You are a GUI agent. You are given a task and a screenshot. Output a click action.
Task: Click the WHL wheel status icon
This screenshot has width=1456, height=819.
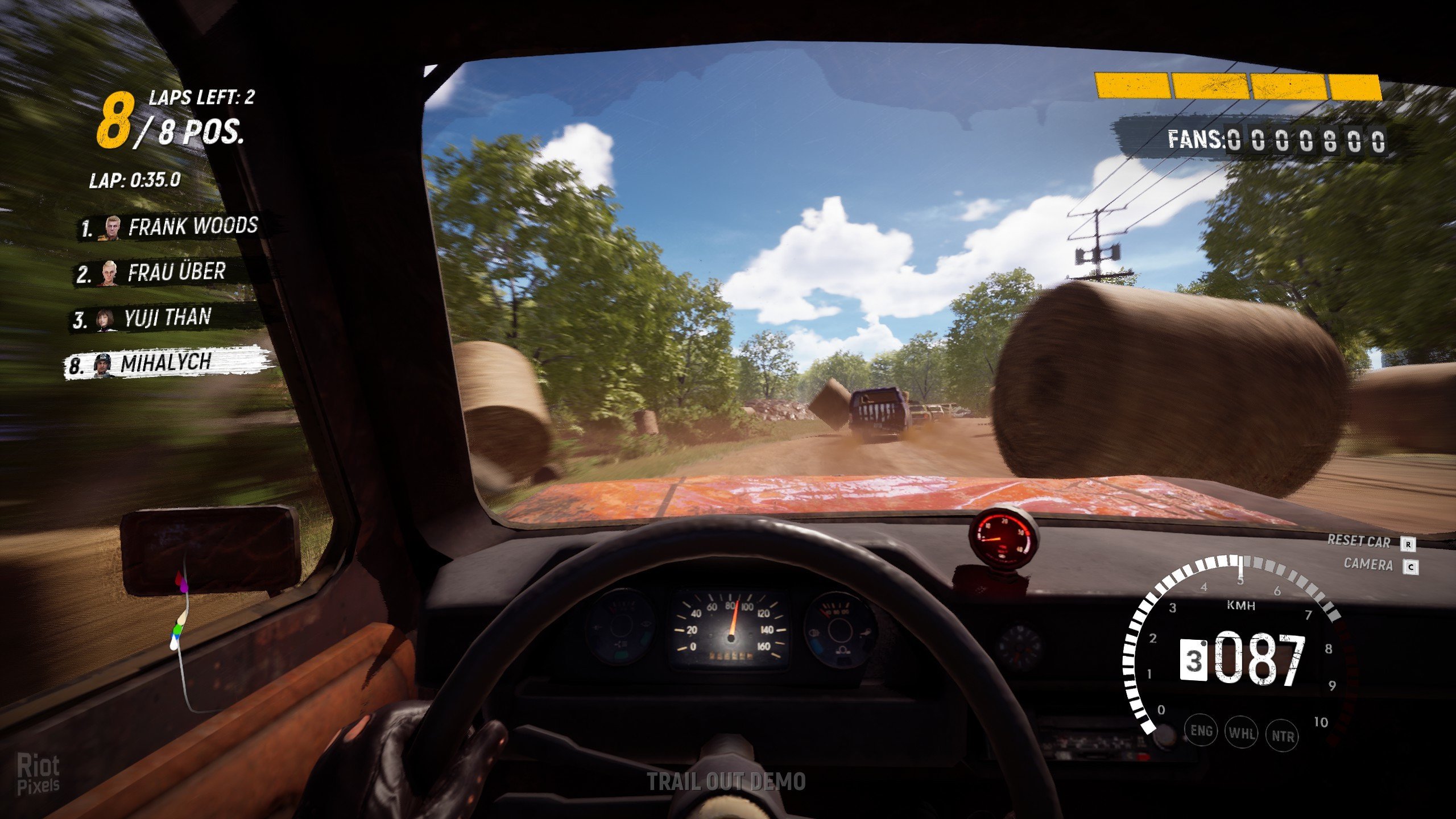pos(1242,733)
